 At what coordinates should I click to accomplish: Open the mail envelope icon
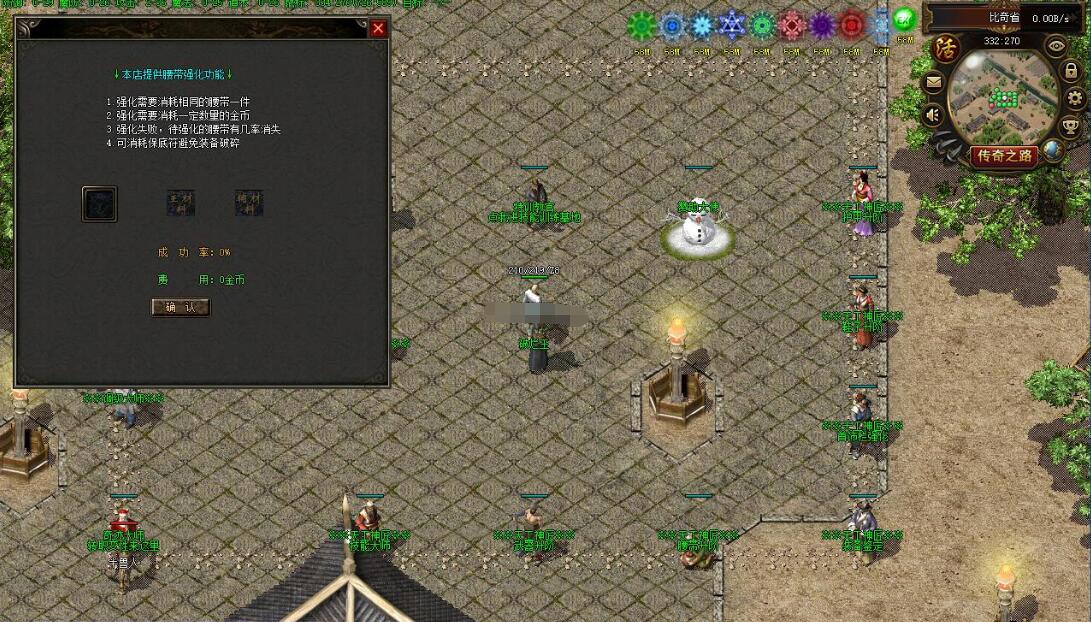pyautogui.click(x=934, y=84)
